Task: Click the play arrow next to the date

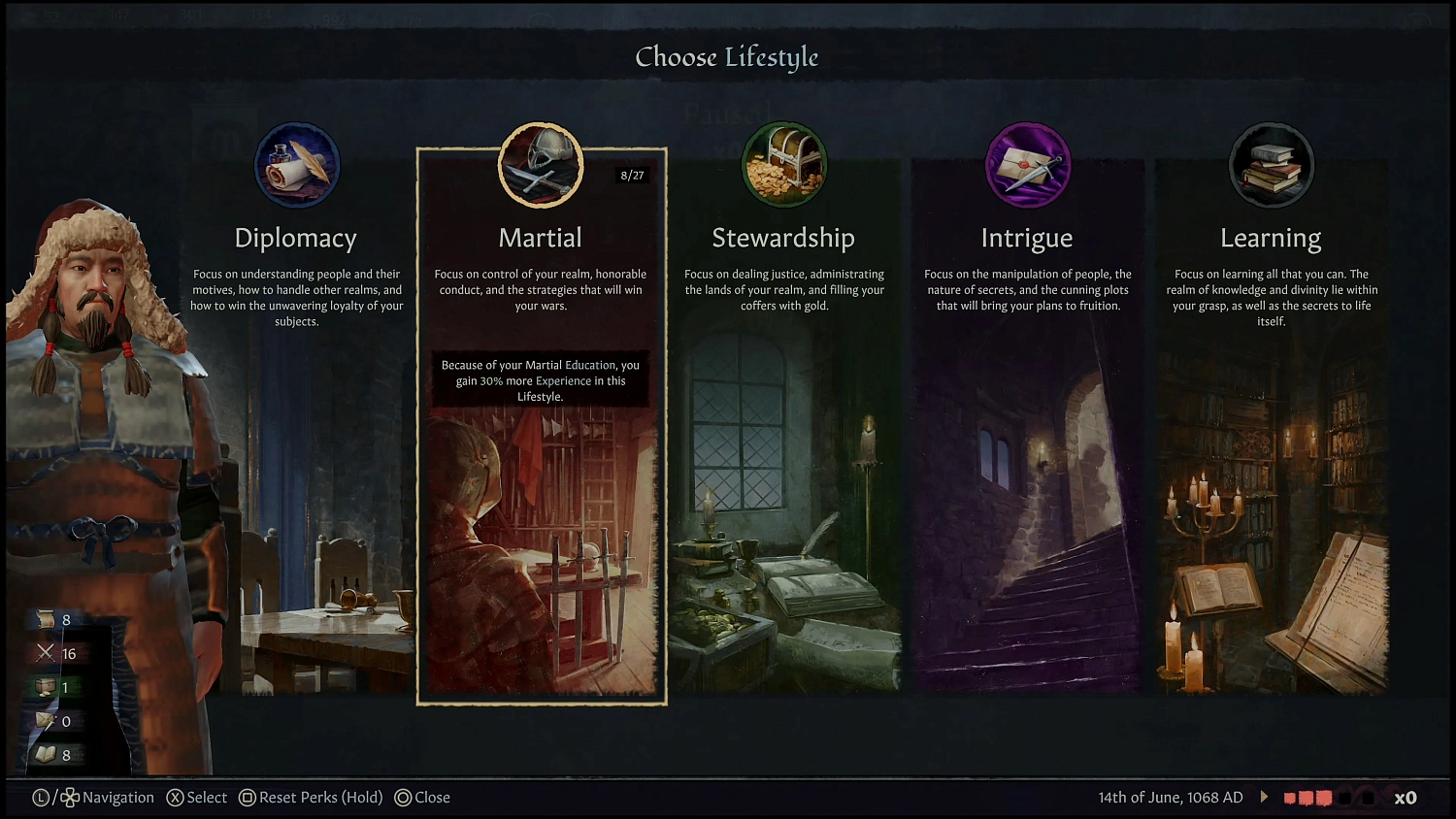Action: click(1265, 797)
